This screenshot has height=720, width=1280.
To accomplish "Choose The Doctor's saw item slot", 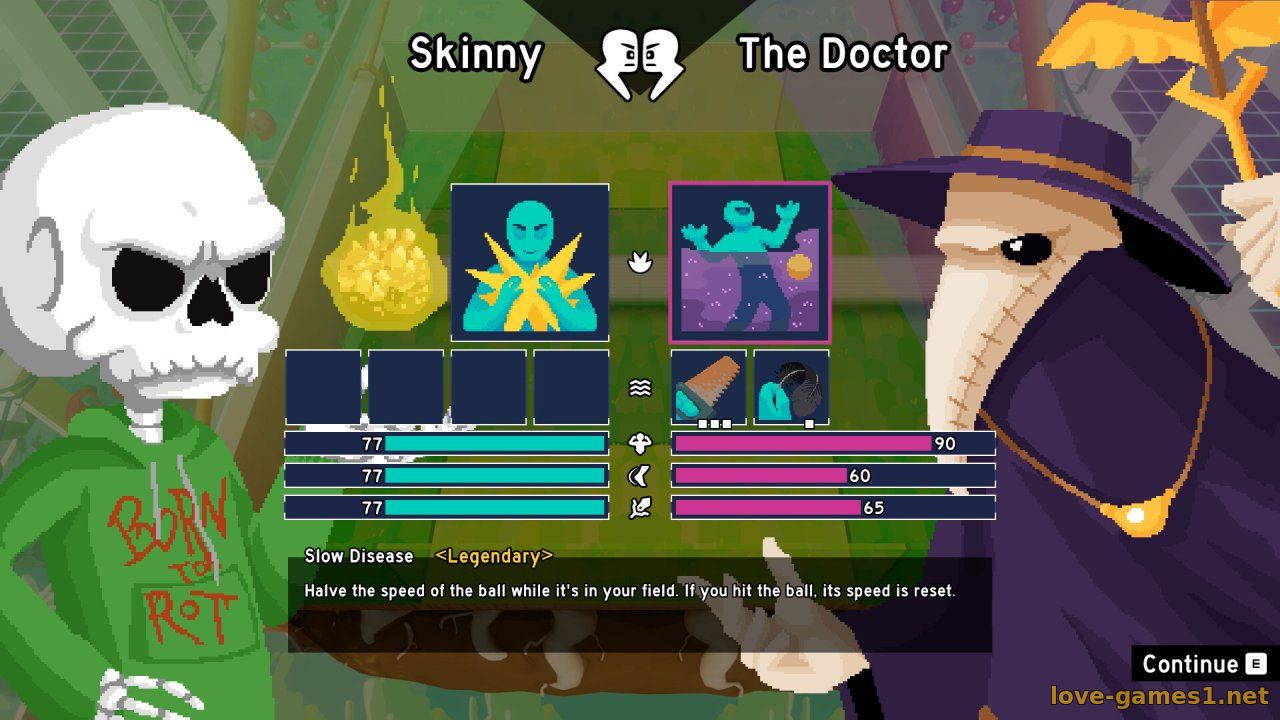I will tap(708, 387).
